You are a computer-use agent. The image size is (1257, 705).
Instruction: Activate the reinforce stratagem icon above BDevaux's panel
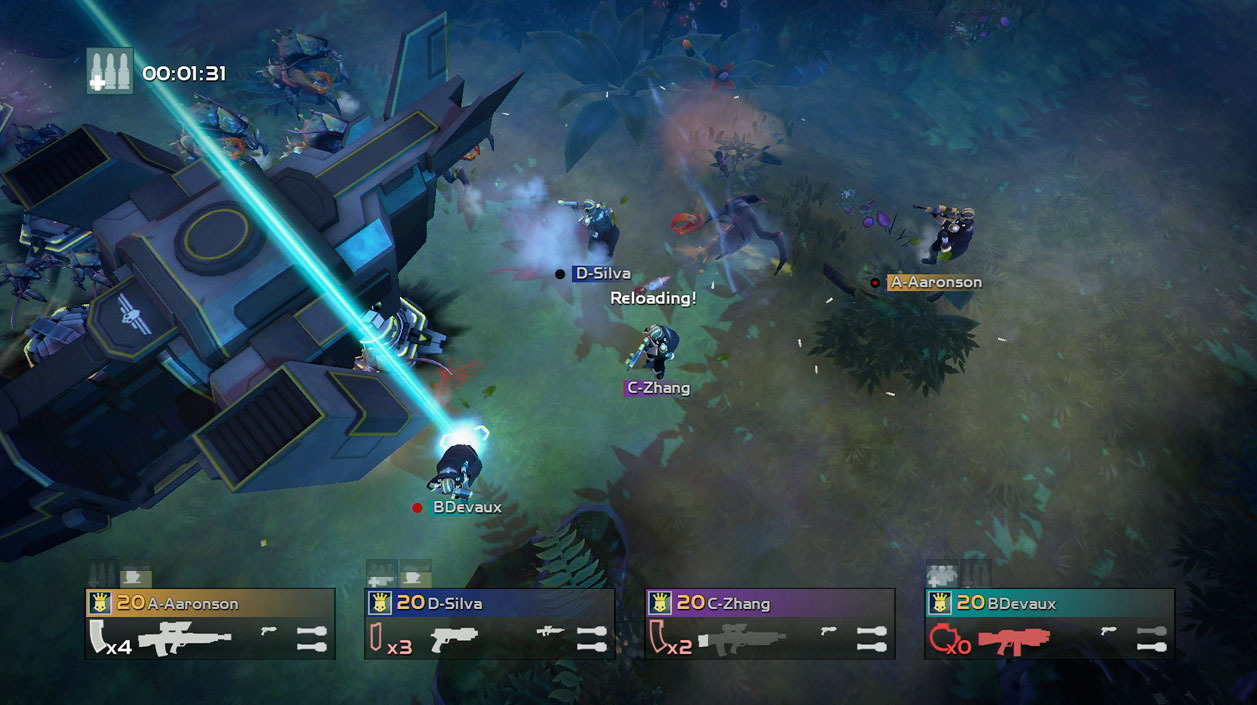[x=942, y=575]
